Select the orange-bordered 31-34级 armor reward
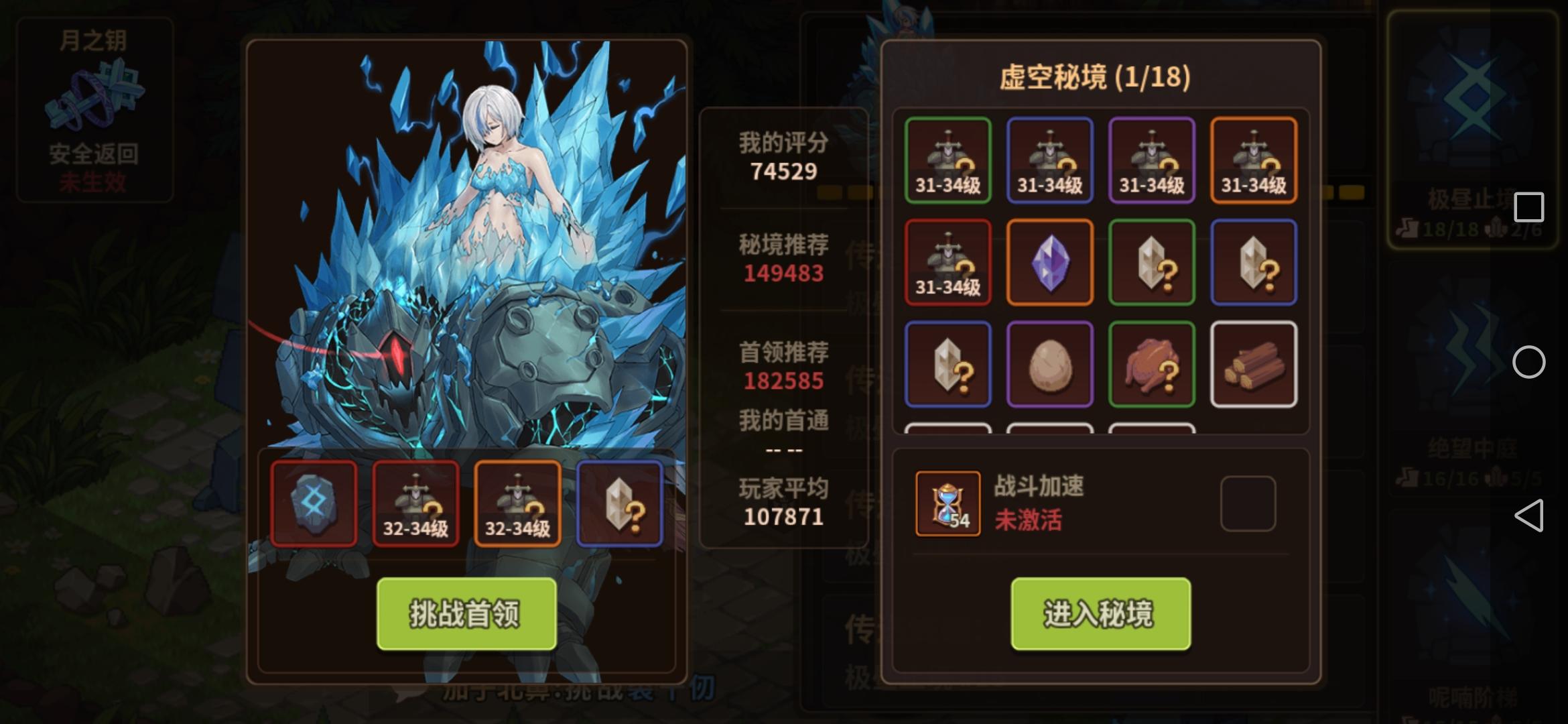Screen dimensions: 1568x724 pyautogui.click(x=1252, y=161)
